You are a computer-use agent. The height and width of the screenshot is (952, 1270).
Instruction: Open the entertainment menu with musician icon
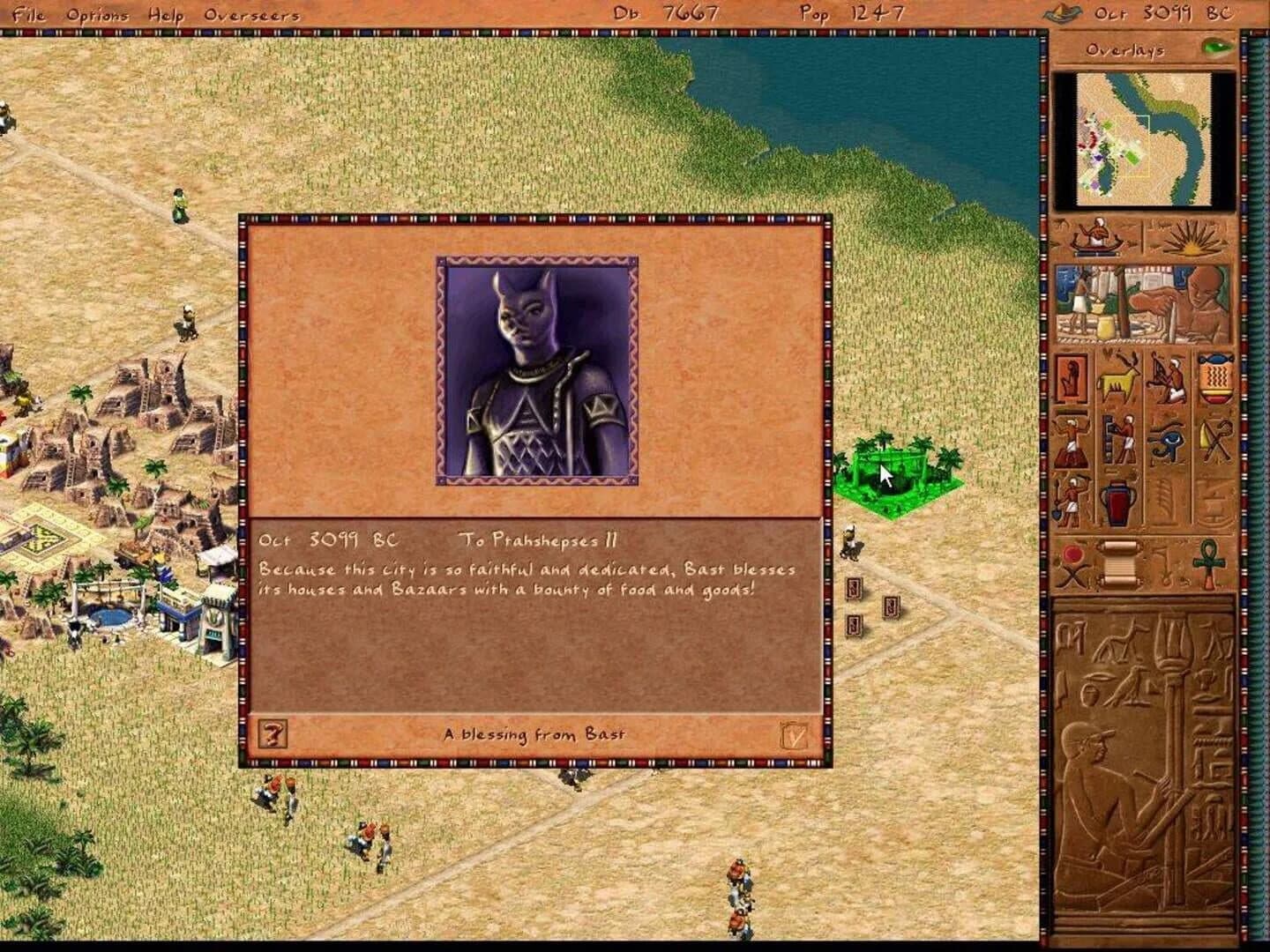1166,379
